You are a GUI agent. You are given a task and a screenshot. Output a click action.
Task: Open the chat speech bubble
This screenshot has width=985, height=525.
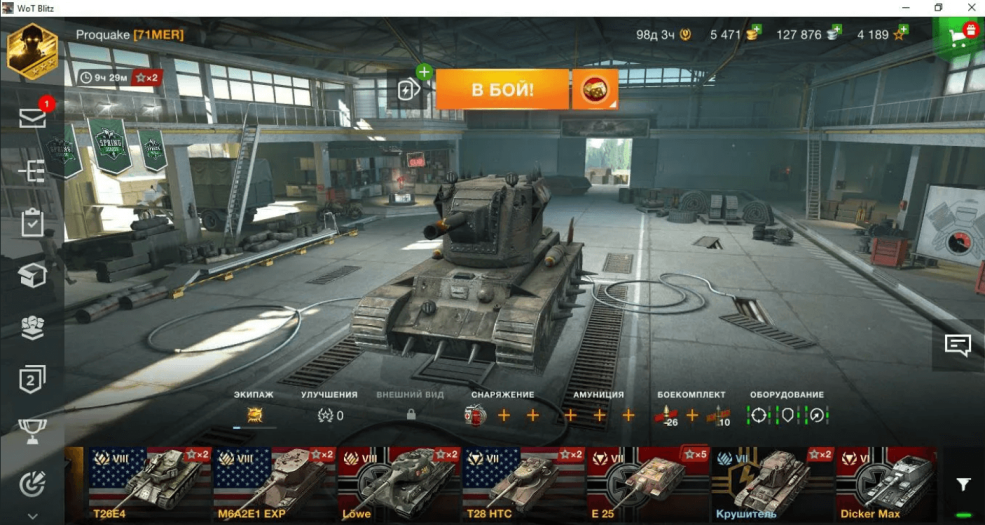click(x=958, y=346)
